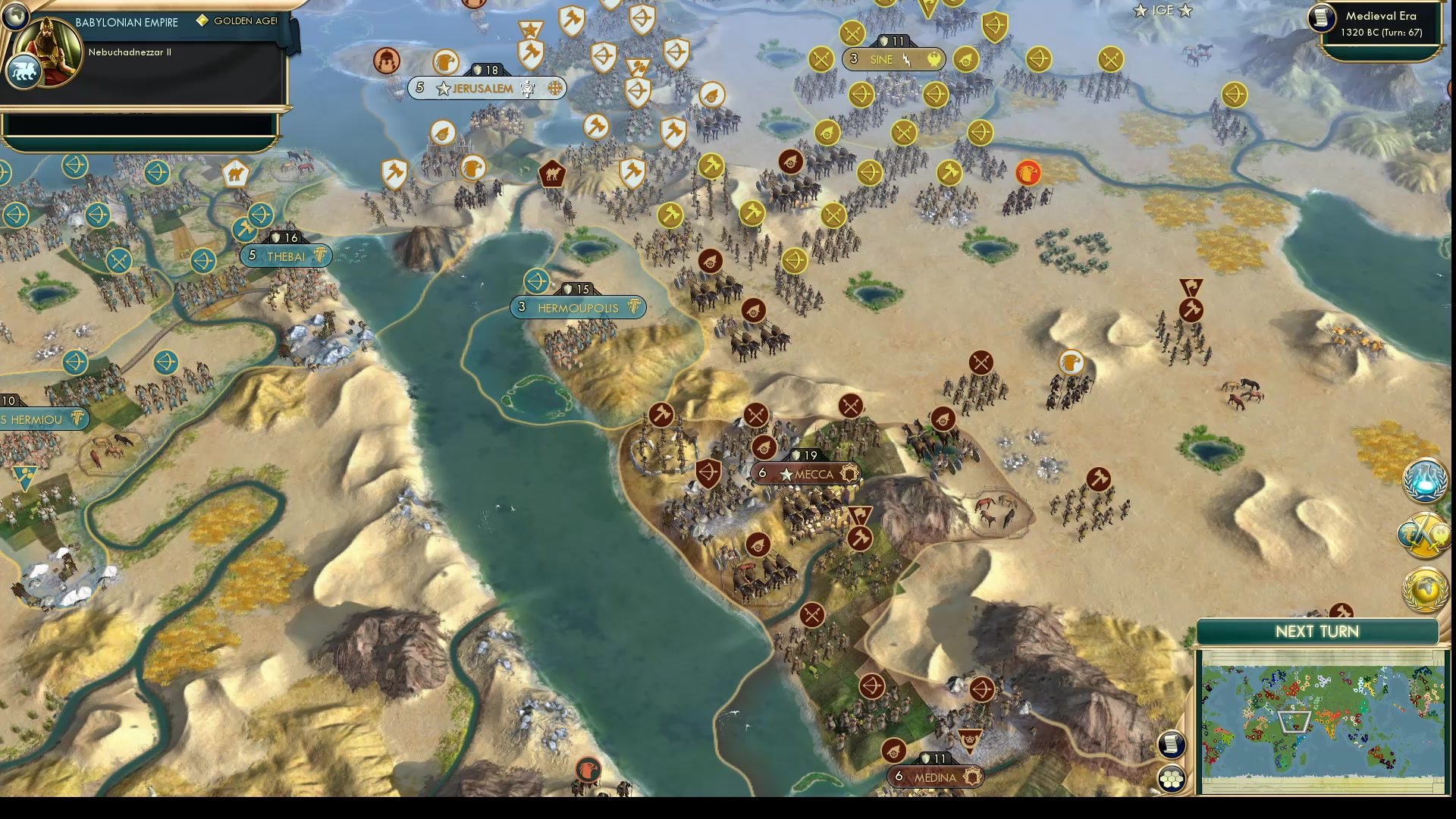Toggle selection of the red eagle unit flag
The image size is (1456, 819).
click(x=1028, y=172)
